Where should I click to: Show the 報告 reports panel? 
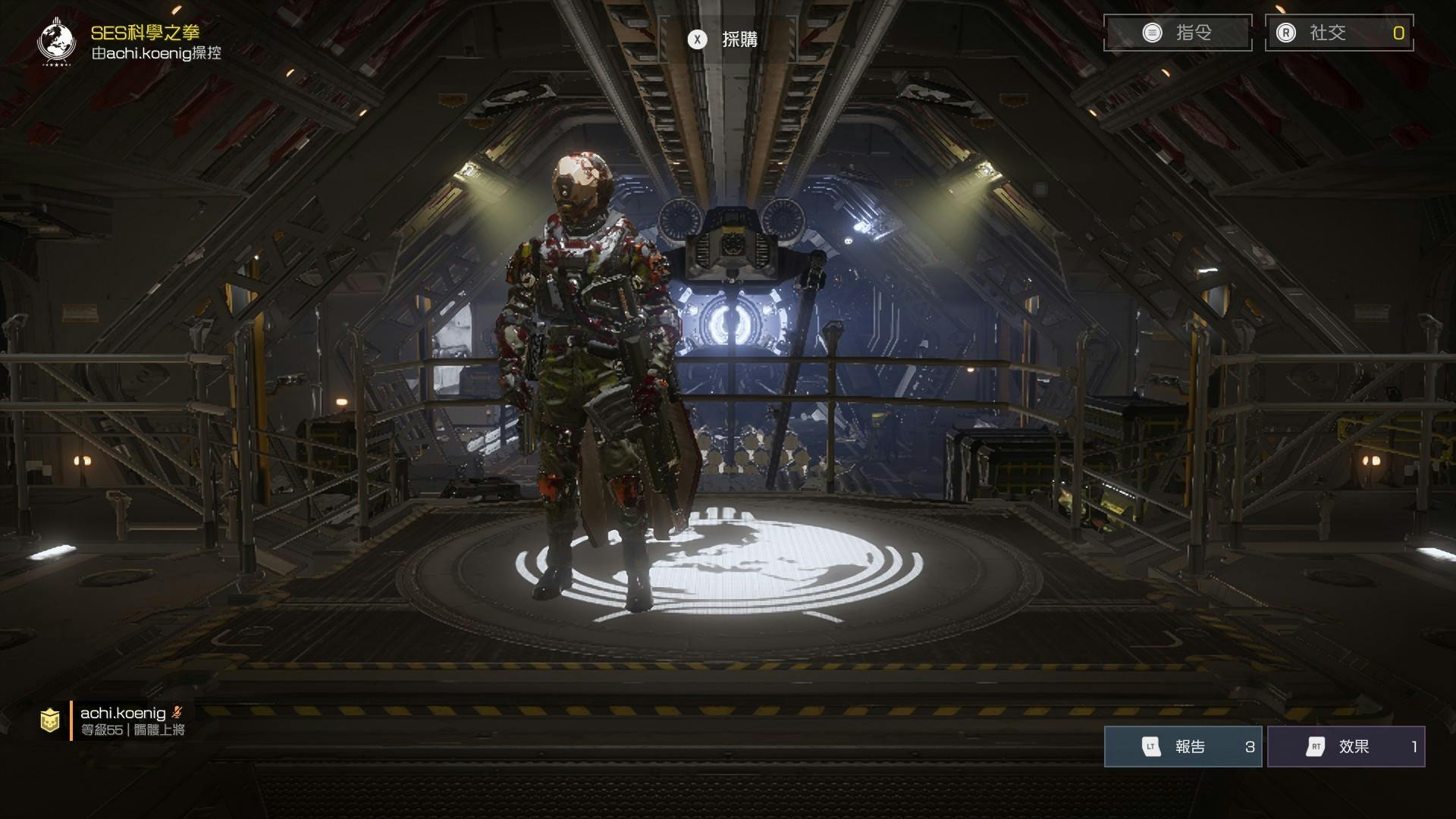tap(1182, 746)
